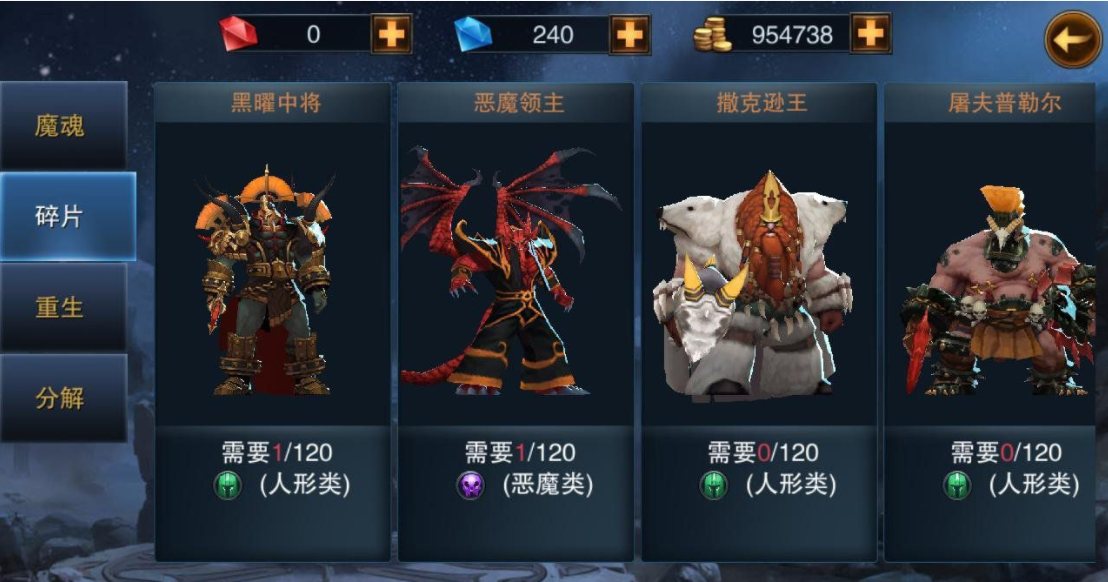Add more red gems with plus button
The height and width of the screenshot is (582, 1108).
[391, 35]
